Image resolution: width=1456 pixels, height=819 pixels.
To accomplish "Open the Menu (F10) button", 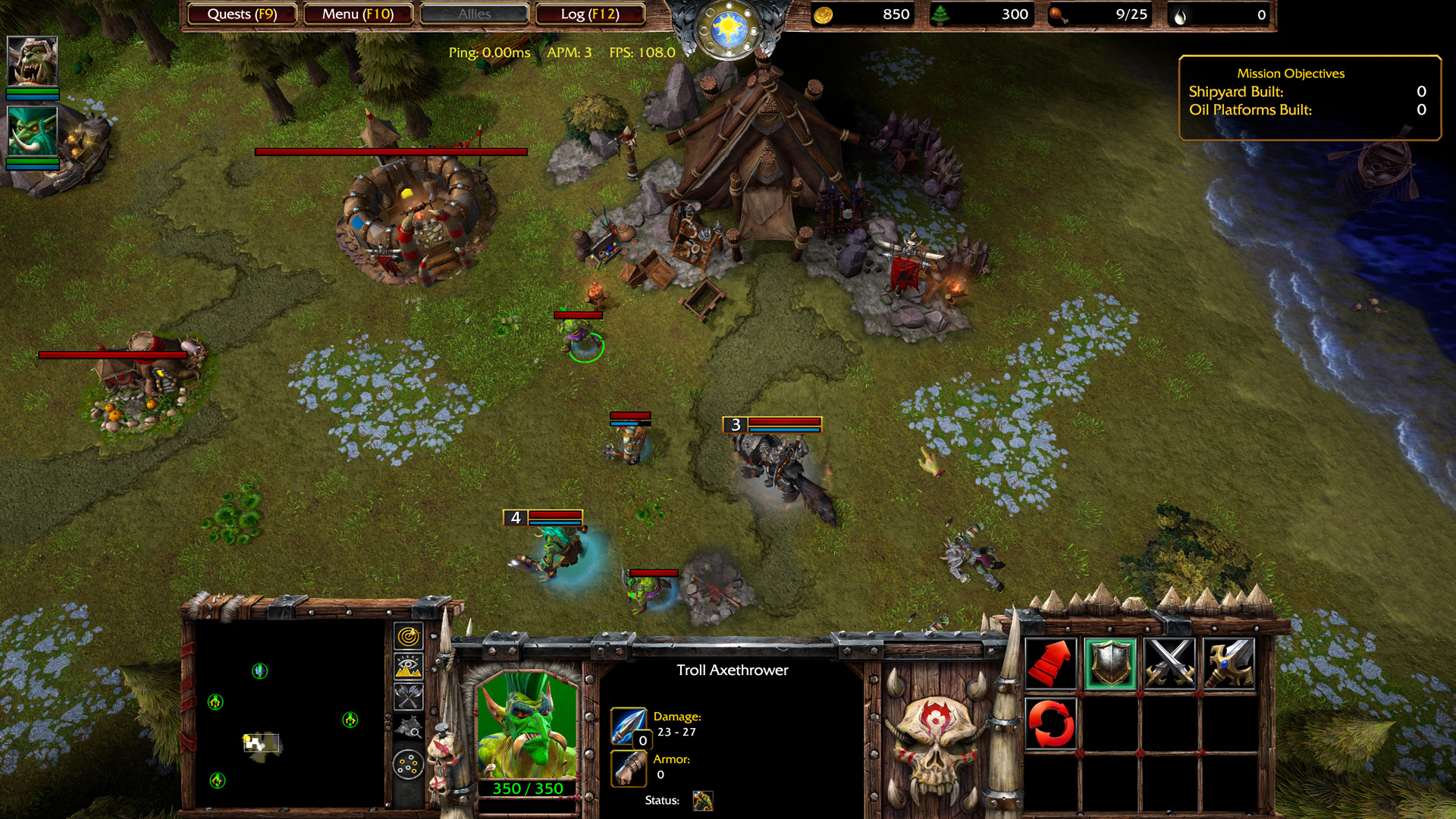I will click(x=358, y=14).
